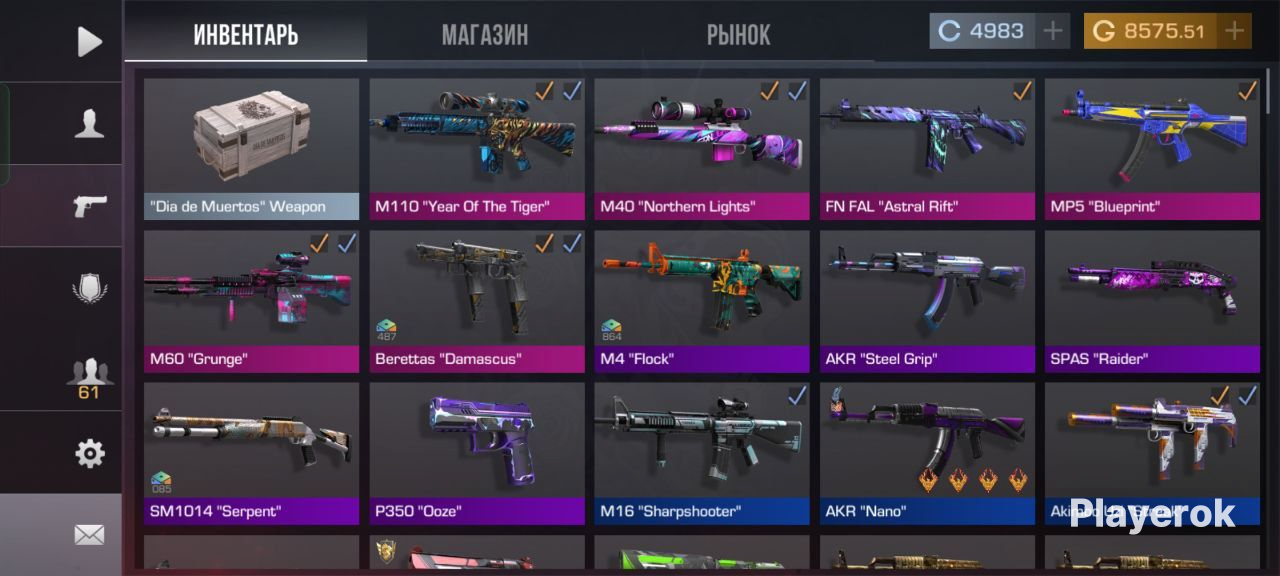
Task: Open the profile silhouette icon
Action: pyautogui.click(x=90, y=124)
